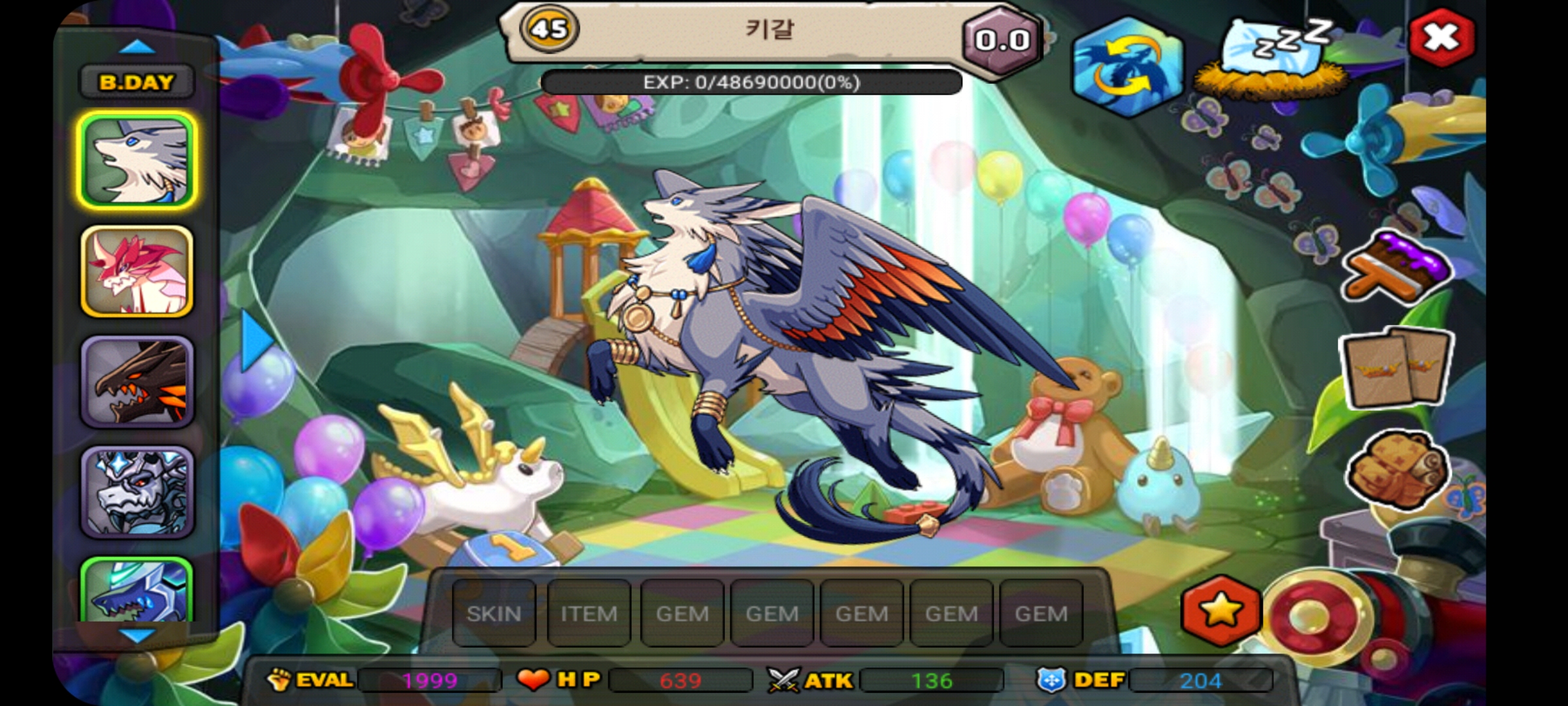The height and width of the screenshot is (706, 1568).
Task: Select the black lava dragon portrait
Action: (137, 382)
